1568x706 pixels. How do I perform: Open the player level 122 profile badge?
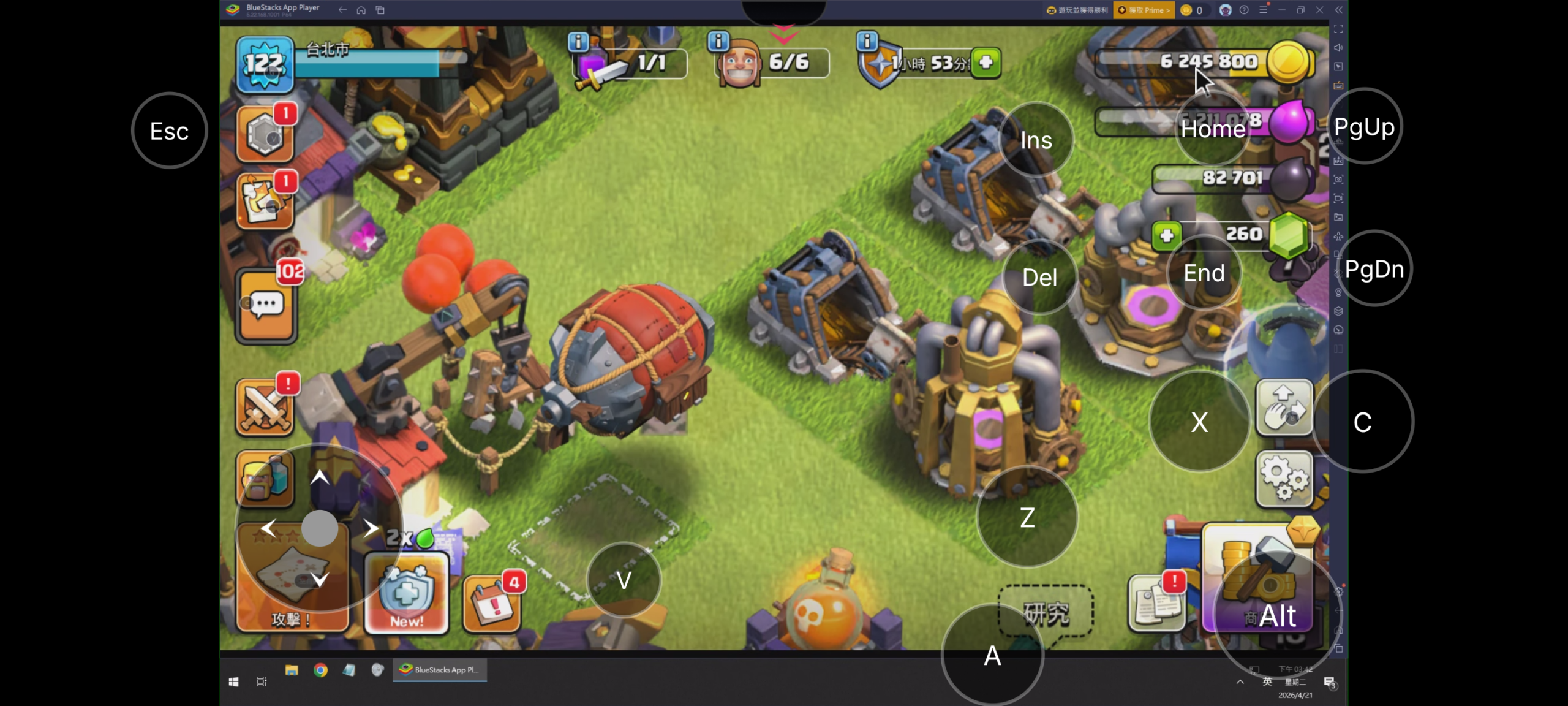[265, 64]
